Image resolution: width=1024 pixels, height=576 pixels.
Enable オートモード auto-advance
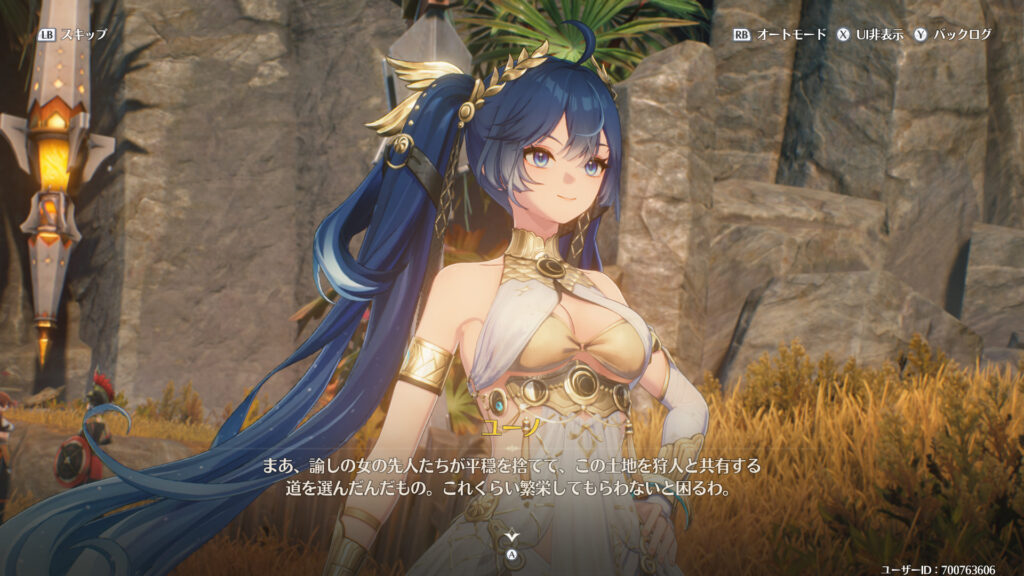click(x=780, y=34)
